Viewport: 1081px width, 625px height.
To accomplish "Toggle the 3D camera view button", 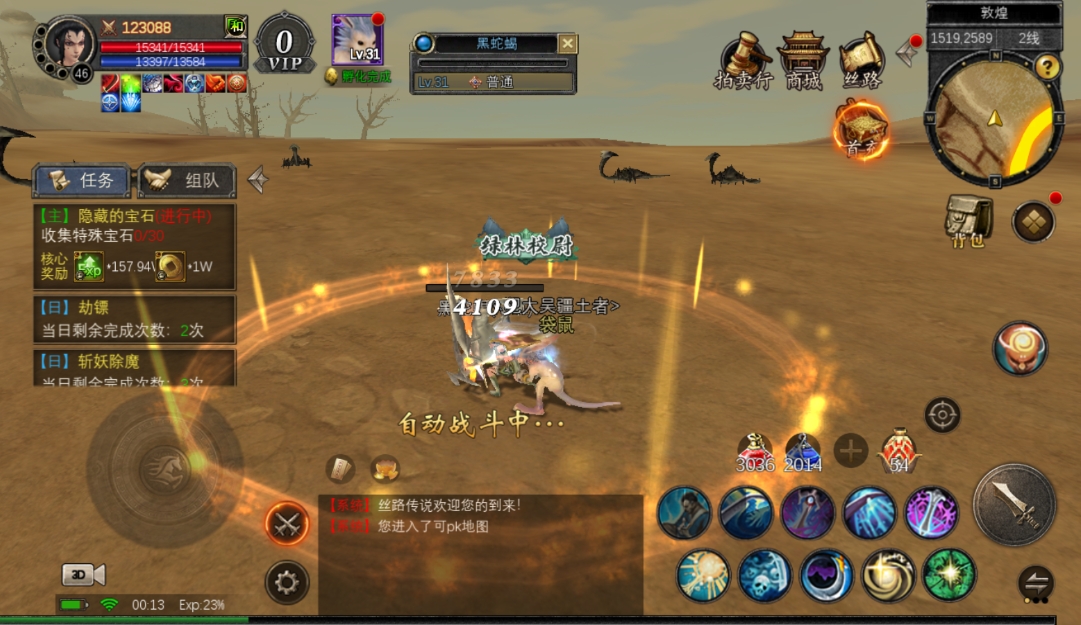I will (x=83, y=574).
